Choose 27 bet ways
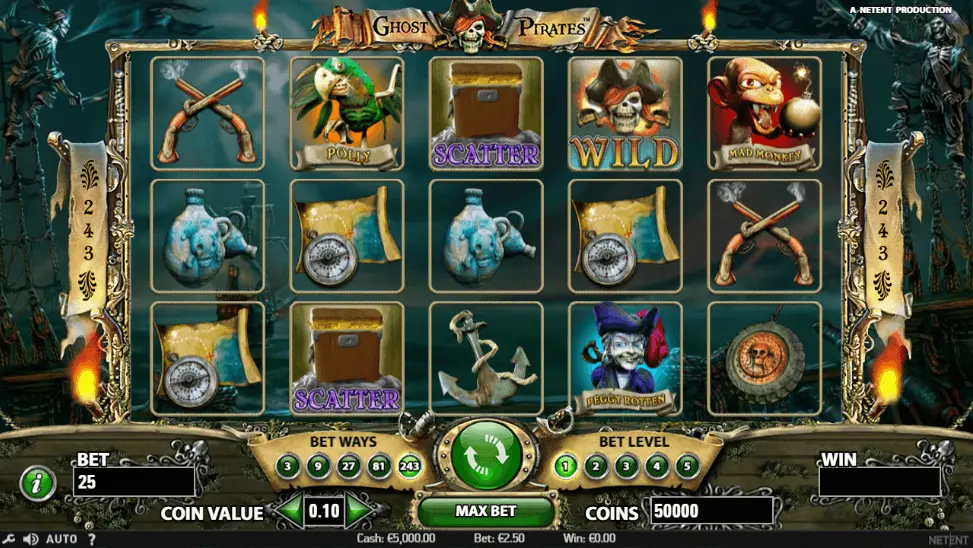 pyautogui.click(x=349, y=466)
